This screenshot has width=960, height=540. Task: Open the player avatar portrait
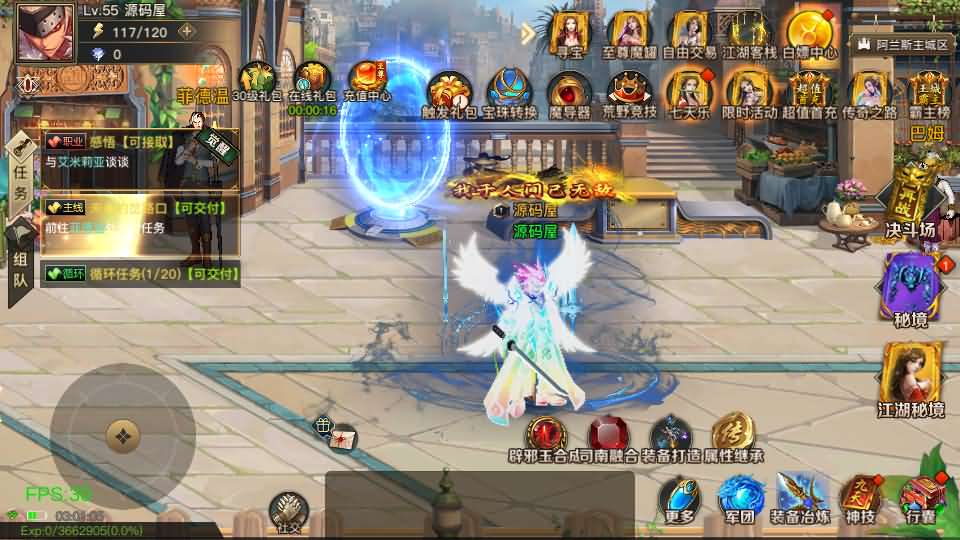pos(46,32)
